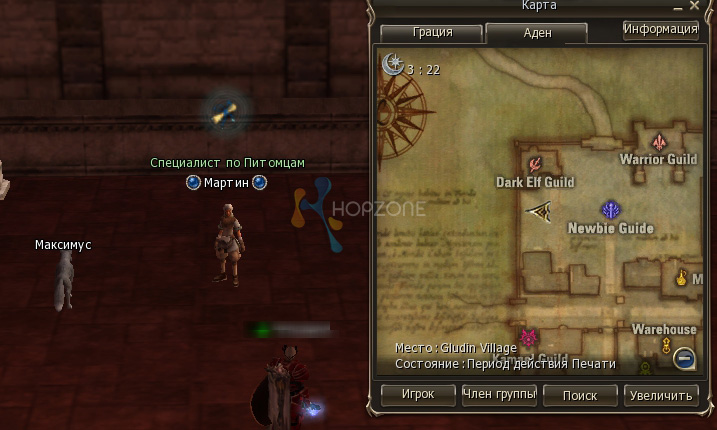
Task: Choose the Warehouse key marker
Action: pos(665,346)
